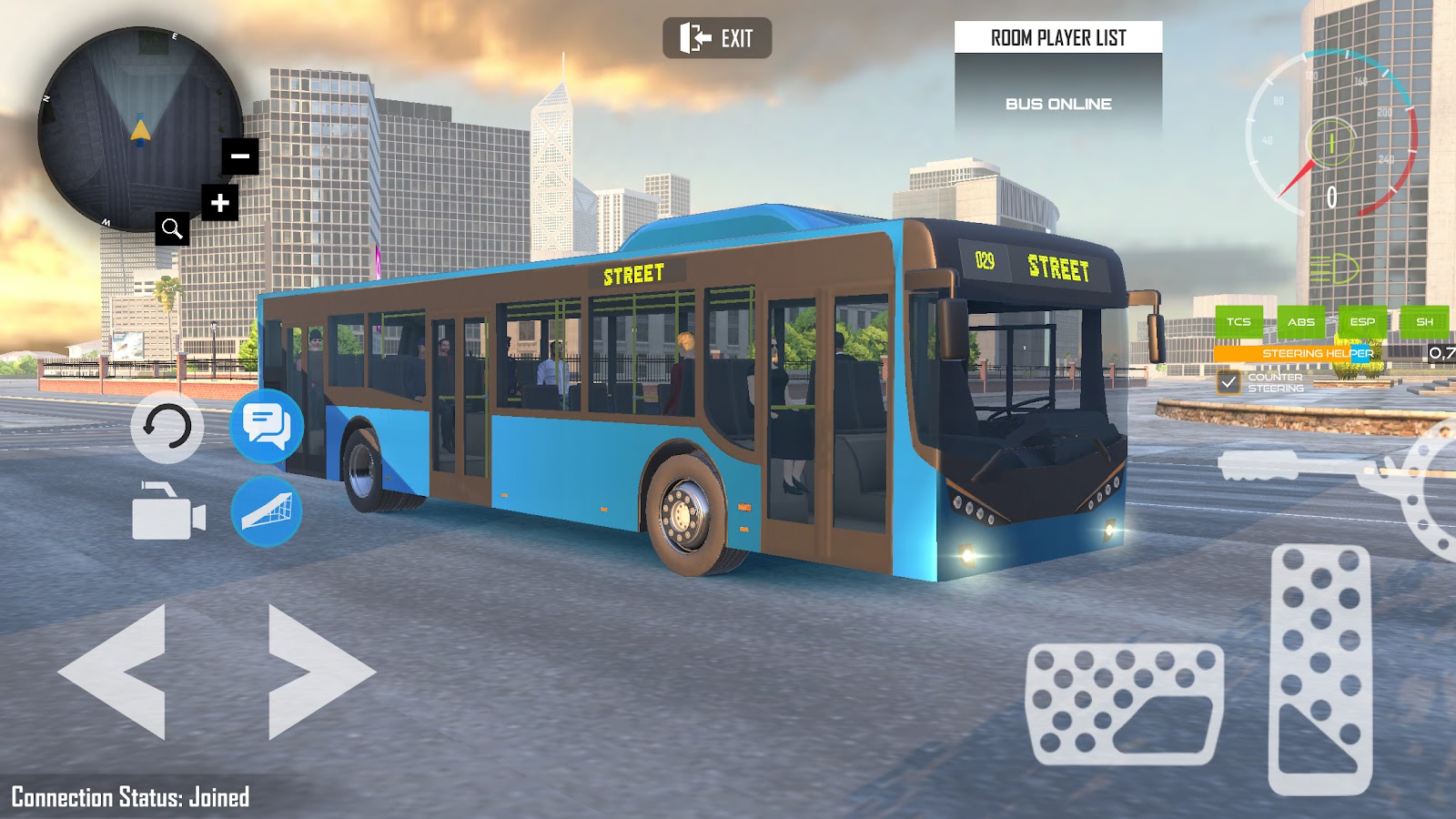Zoom out the minimap with minus button
This screenshot has width=1456, height=819.
[x=240, y=157]
